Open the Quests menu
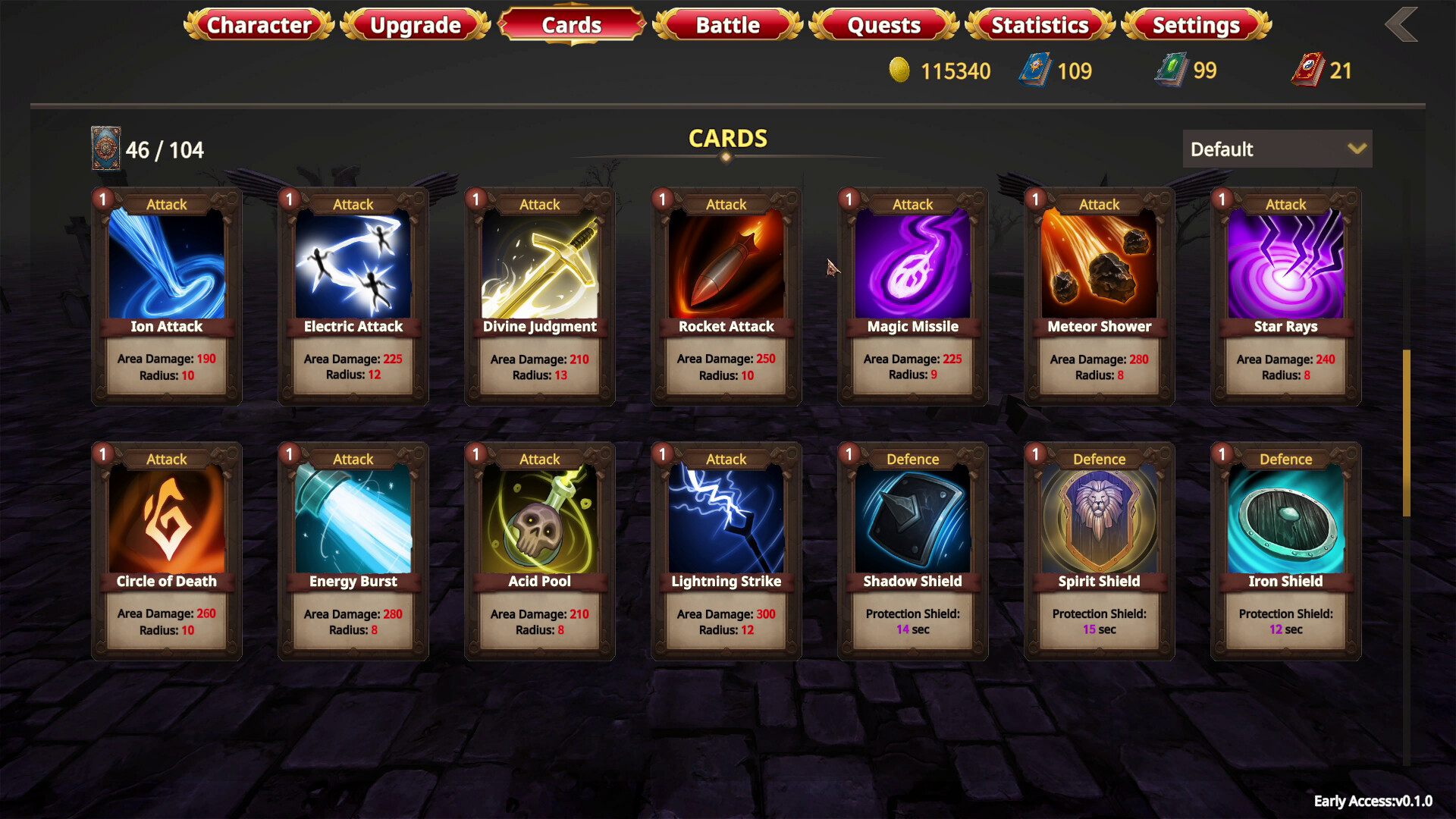The image size is (1456, 819). pos(882,25)
